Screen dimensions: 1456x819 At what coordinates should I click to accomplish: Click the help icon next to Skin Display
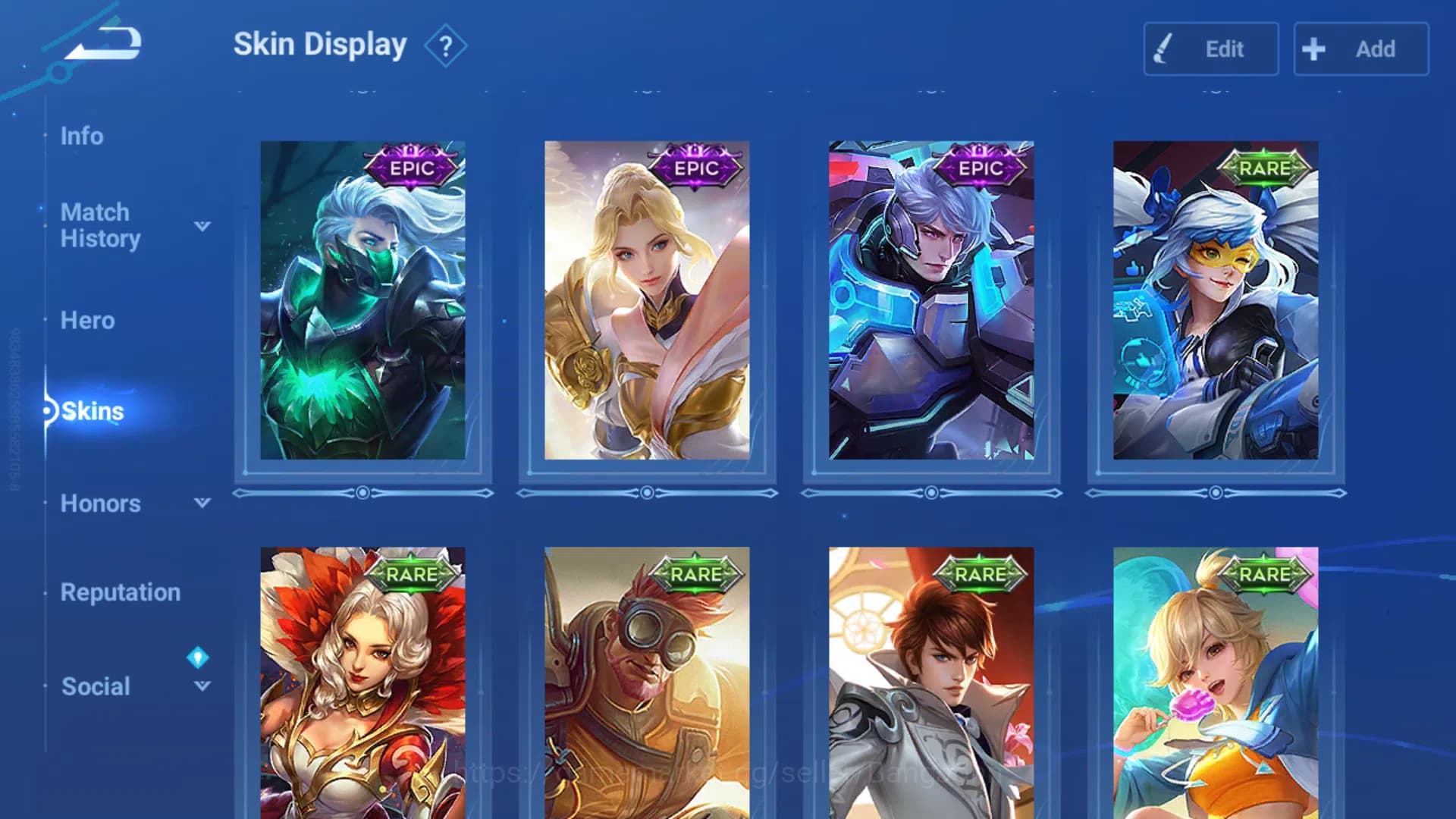click(x=446, y=44)
